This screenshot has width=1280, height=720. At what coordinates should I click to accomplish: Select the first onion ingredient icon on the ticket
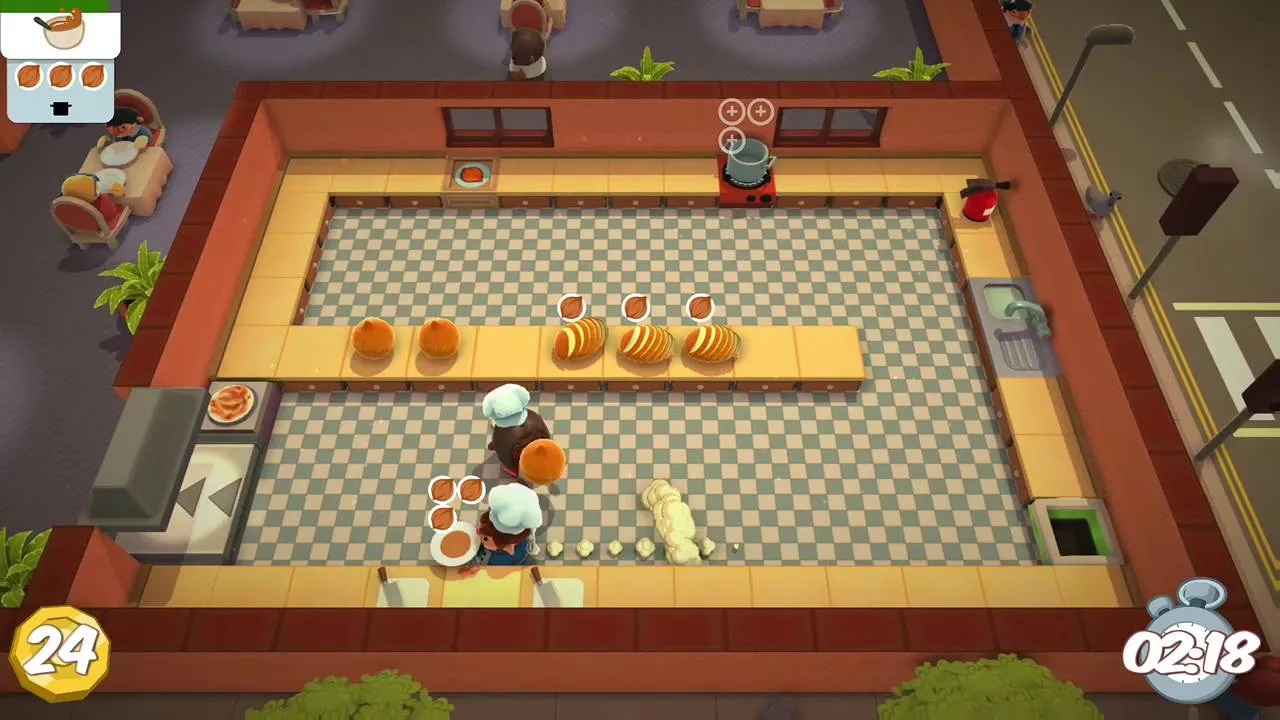27,75
